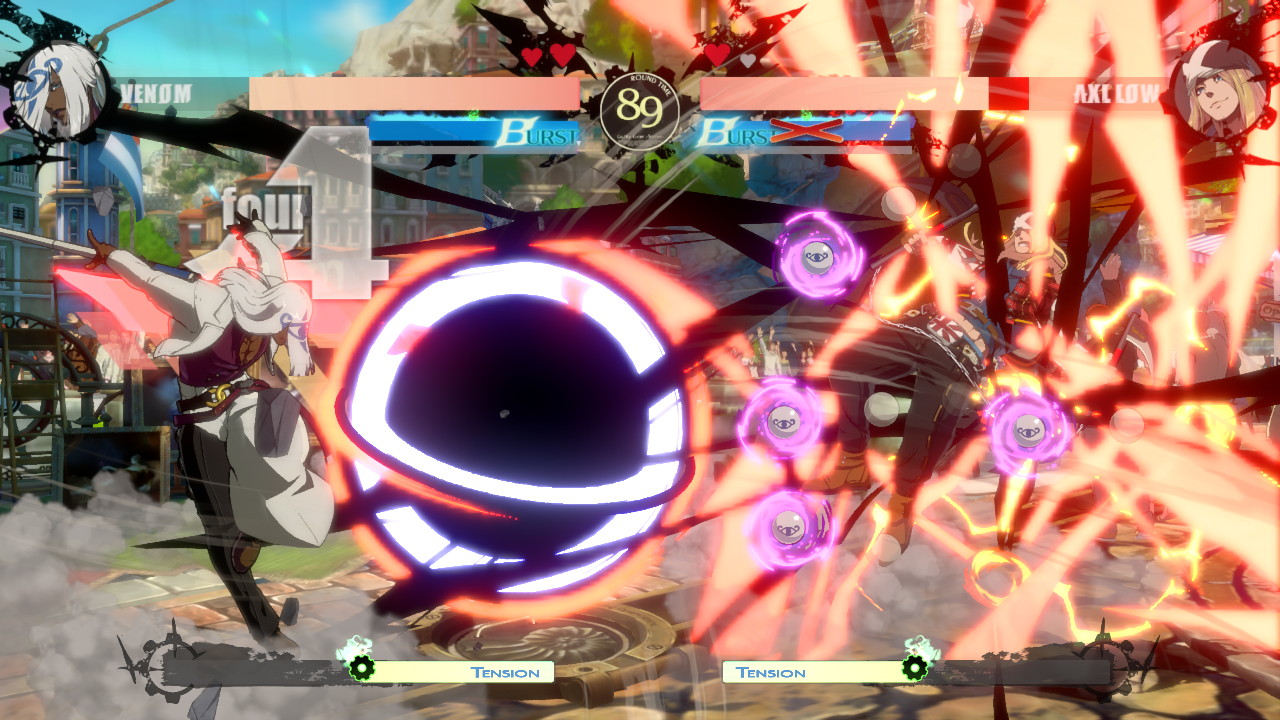This screenshot has height=720, width=1280.
Task: Expand Axl's Tension gauge panel
Action: [770, 673]
